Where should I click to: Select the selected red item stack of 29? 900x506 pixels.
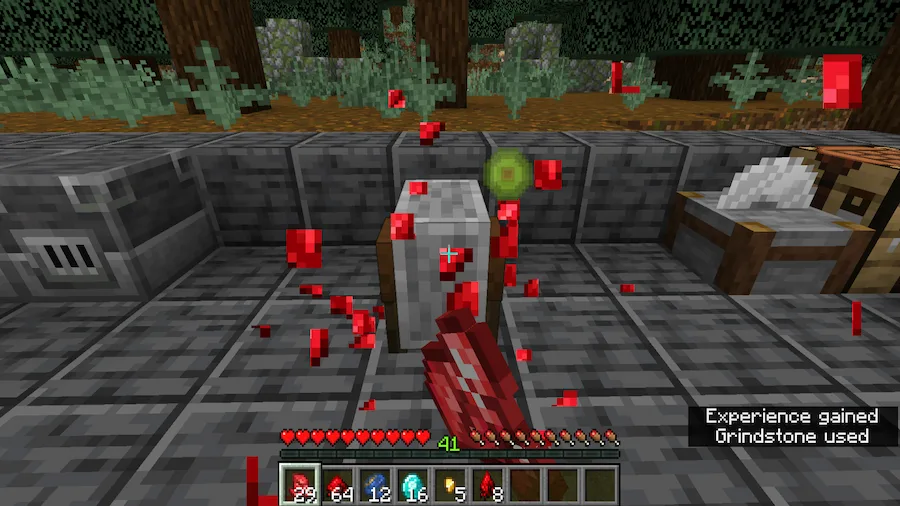click(299, 485)
